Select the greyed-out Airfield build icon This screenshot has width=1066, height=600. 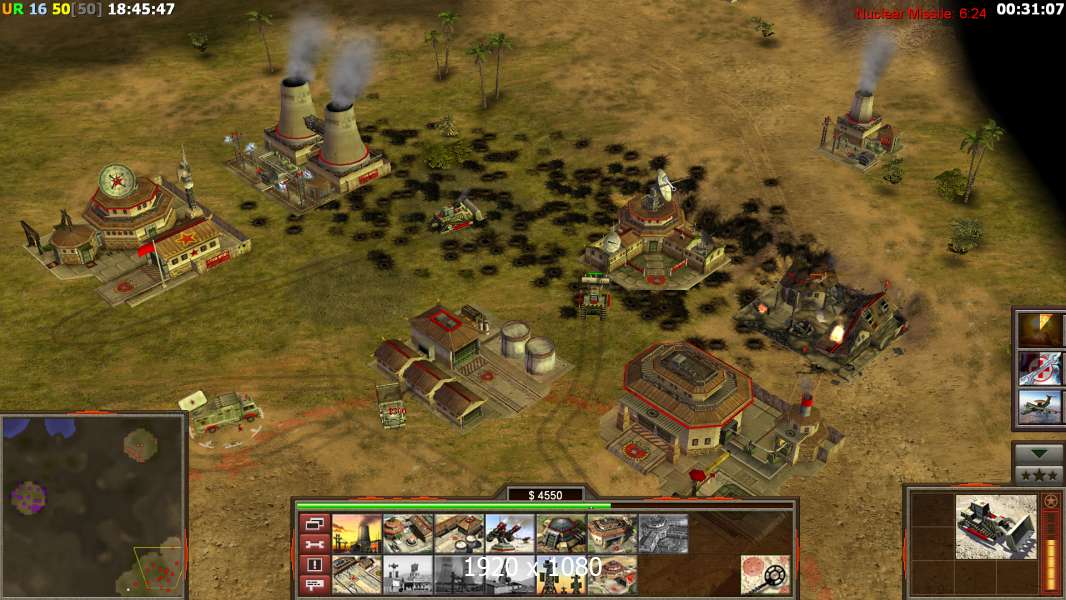click(x=663, y=534)
